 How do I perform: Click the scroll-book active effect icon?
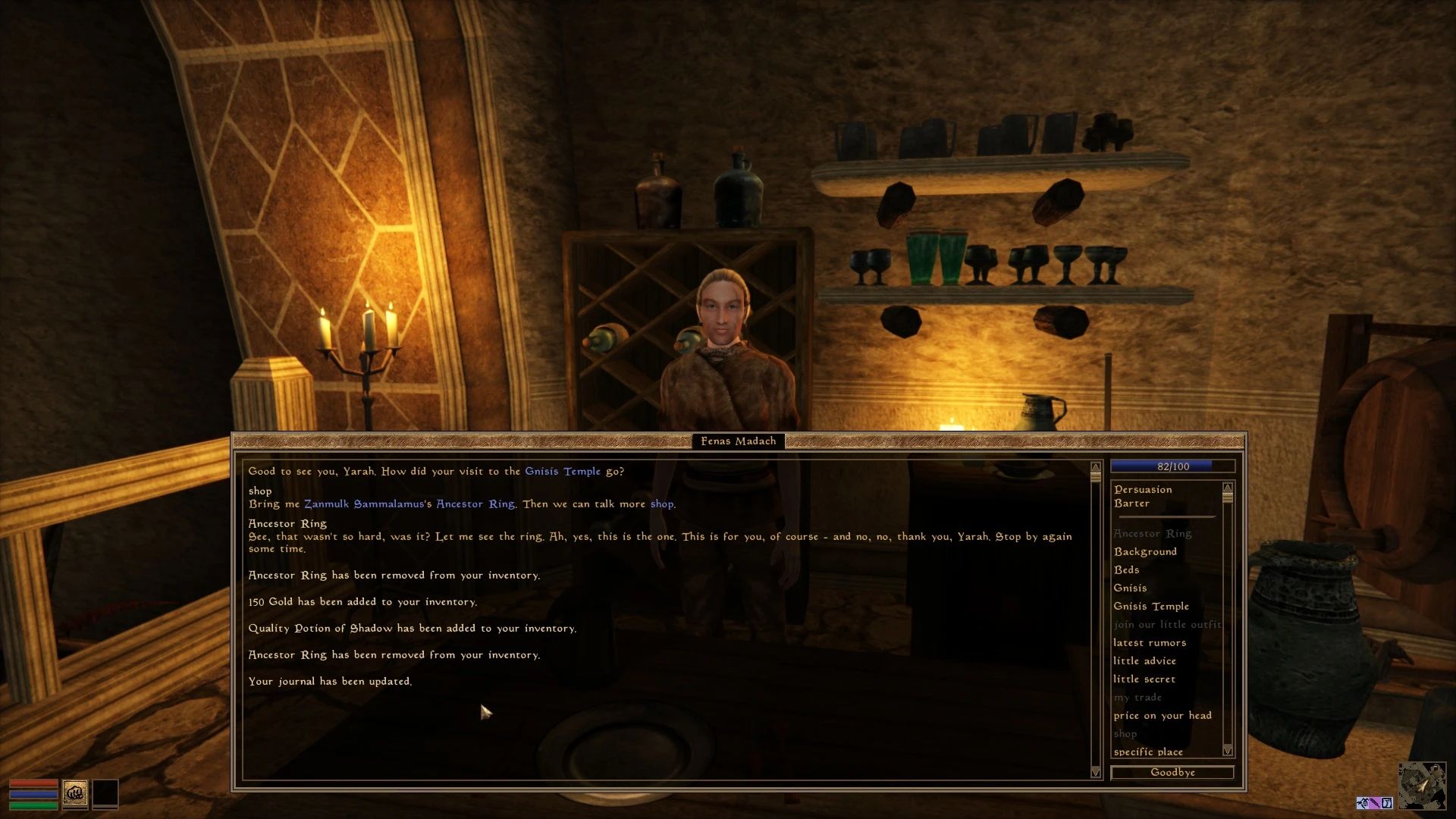point(1385,802)
